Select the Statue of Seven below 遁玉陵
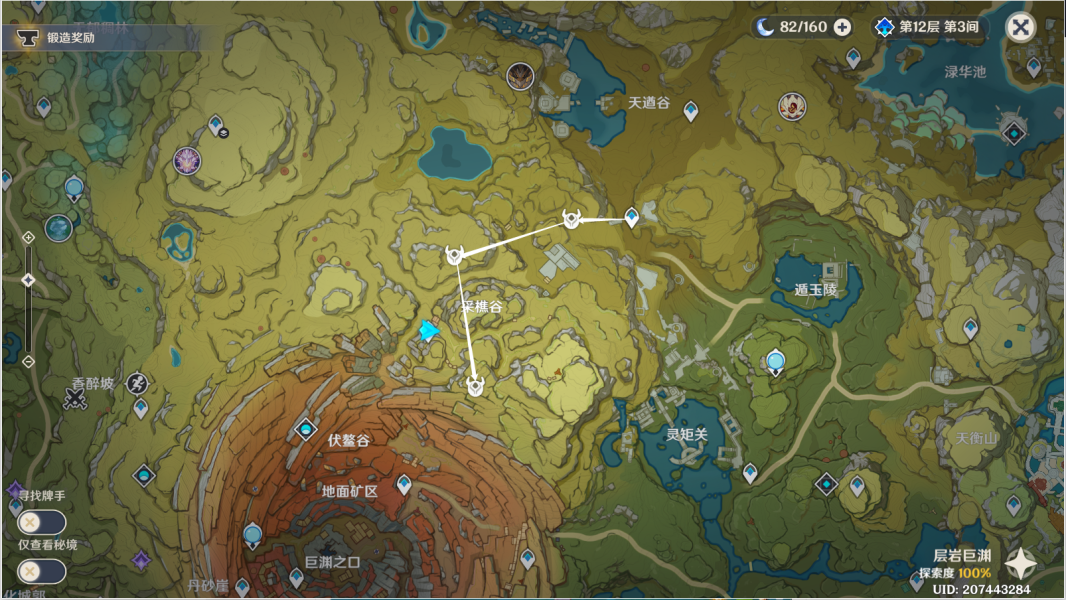Viewport: 1066px width, 600px height. (775, 362)
